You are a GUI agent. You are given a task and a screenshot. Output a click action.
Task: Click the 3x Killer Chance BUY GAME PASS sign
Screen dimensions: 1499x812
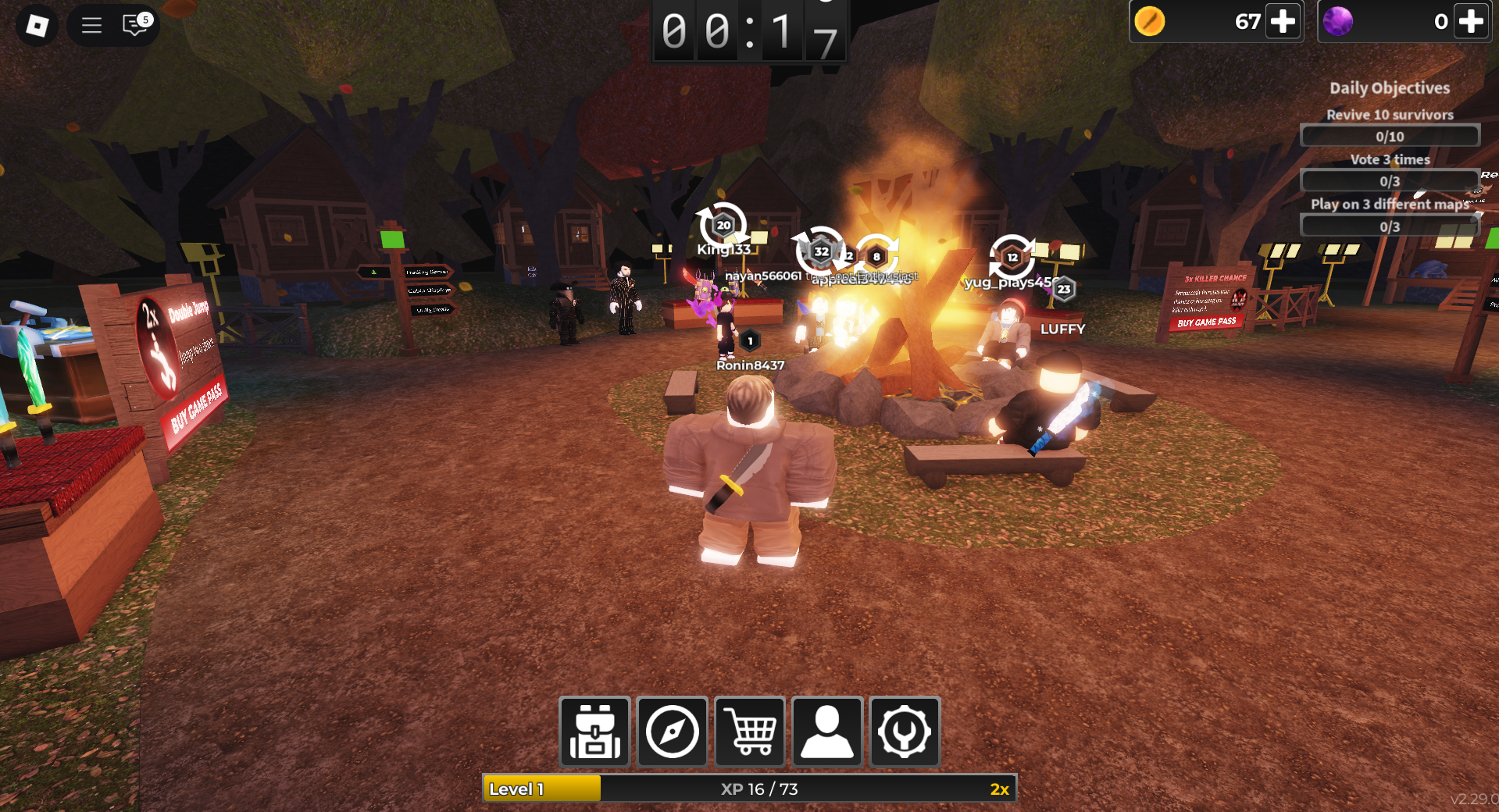(x=1208, y=322)
